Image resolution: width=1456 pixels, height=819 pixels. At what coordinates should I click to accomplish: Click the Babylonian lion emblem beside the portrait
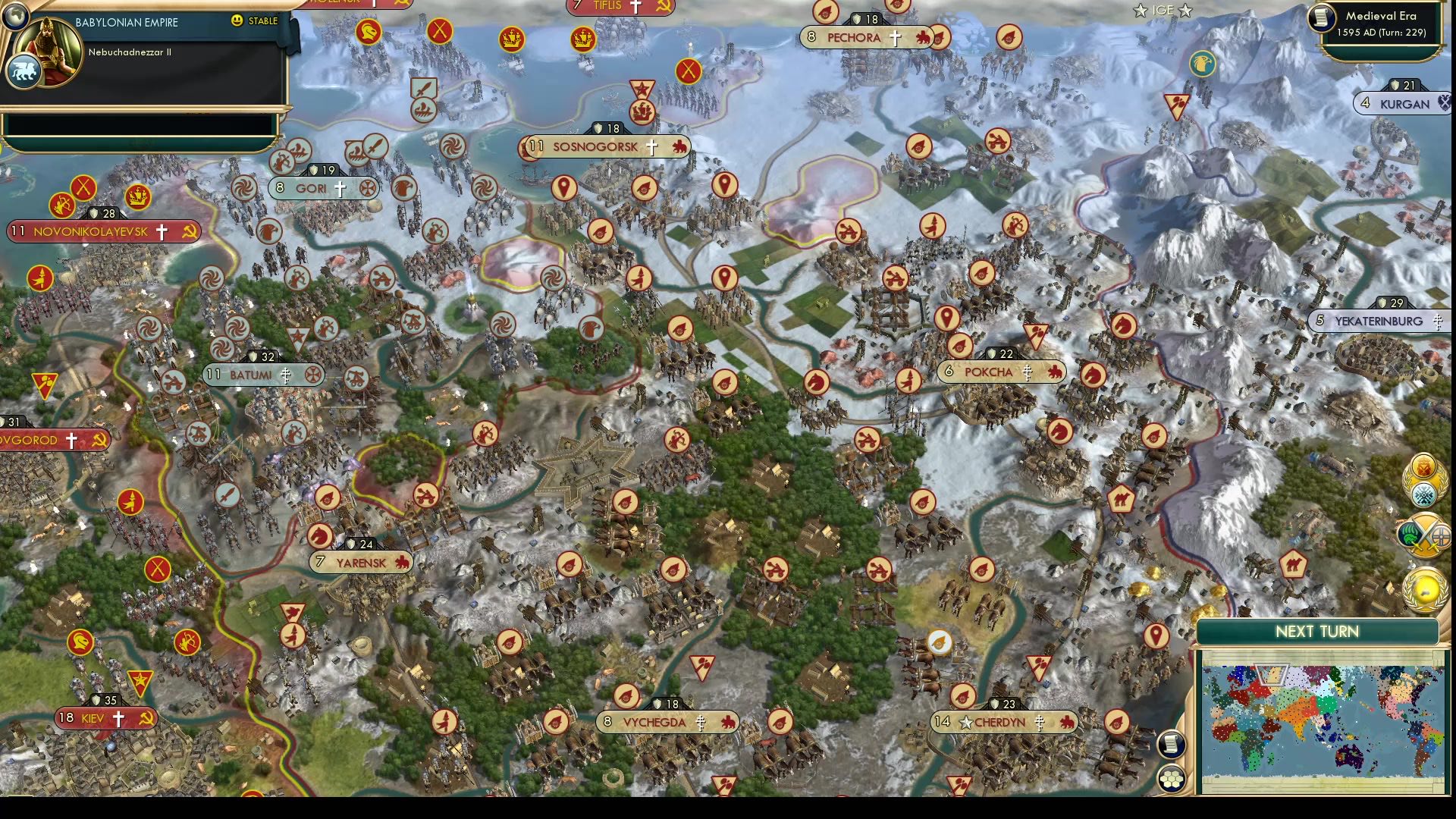pyautogui.click(x=23, y=69)
